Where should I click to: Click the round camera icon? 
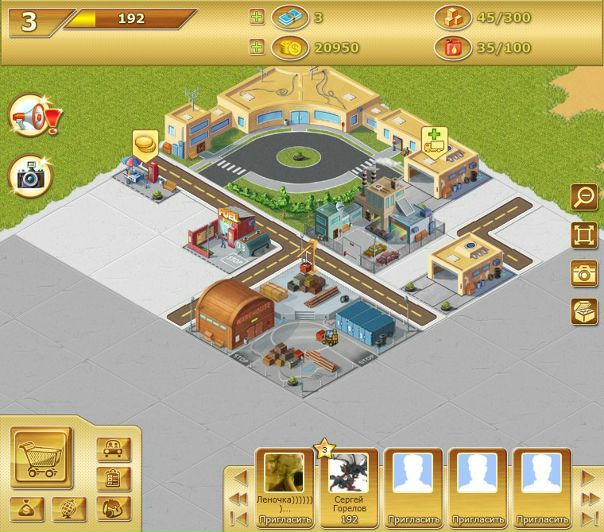click(x=31, y=176)
